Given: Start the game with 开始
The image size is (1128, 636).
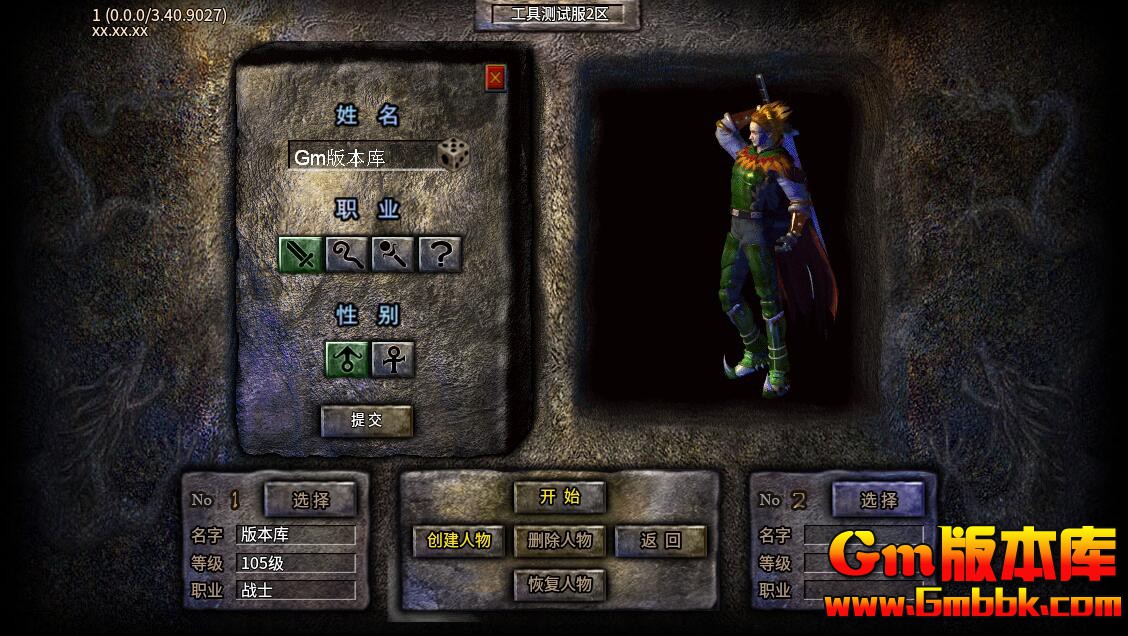Looking at the screenshot, I should point(559,496).
